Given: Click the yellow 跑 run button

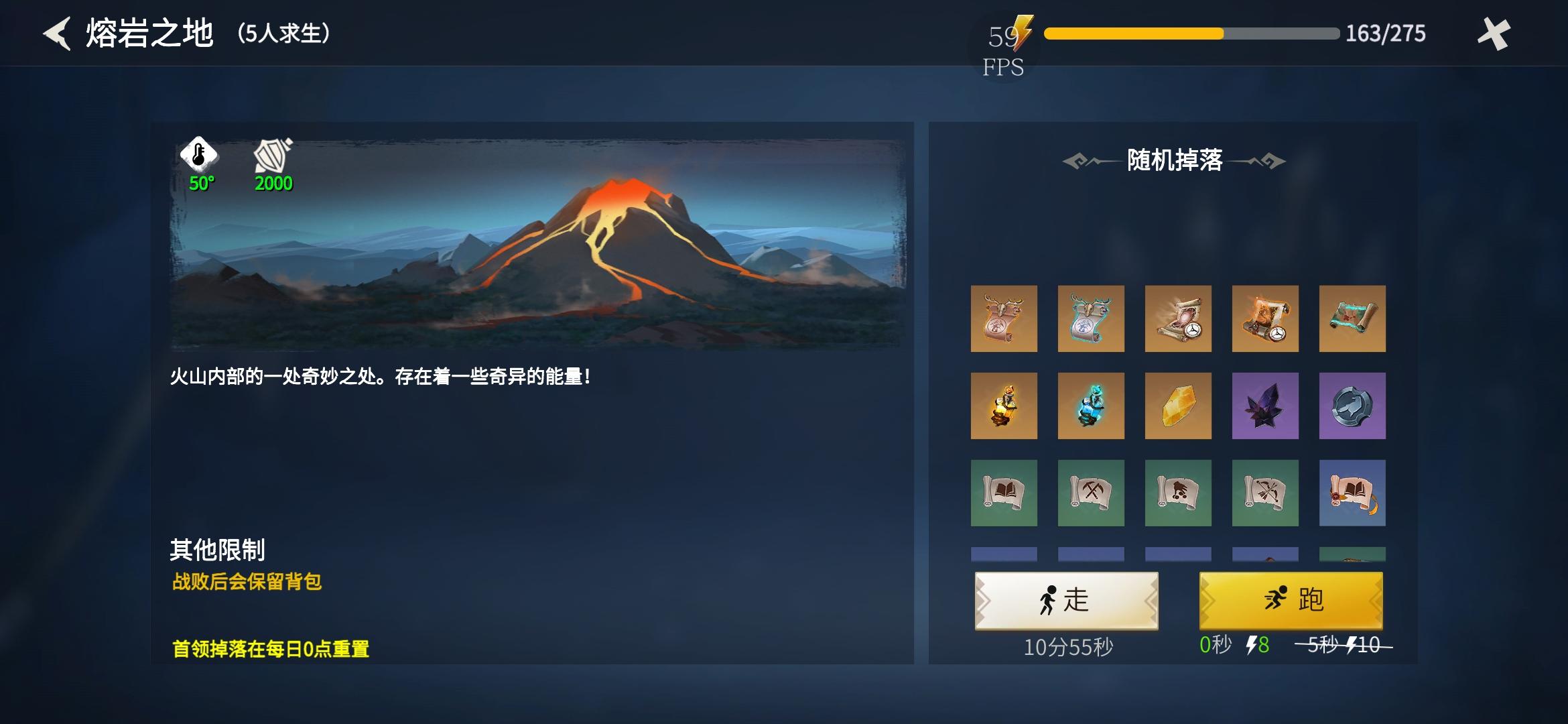Looking at the screenshot, I should pyautogui.click(x=1290, y=601).
